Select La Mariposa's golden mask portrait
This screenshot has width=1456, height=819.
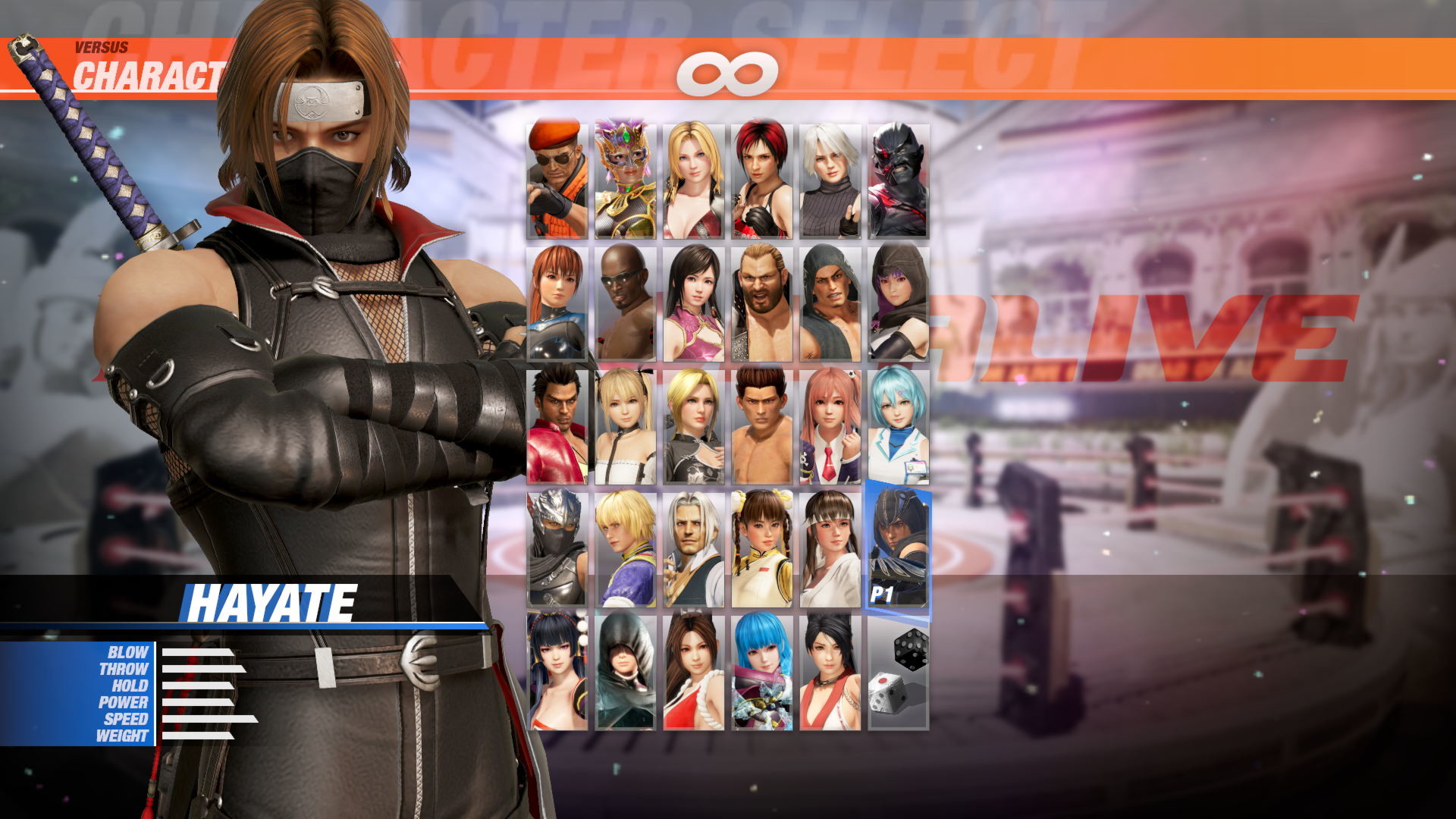coord(624,176)
